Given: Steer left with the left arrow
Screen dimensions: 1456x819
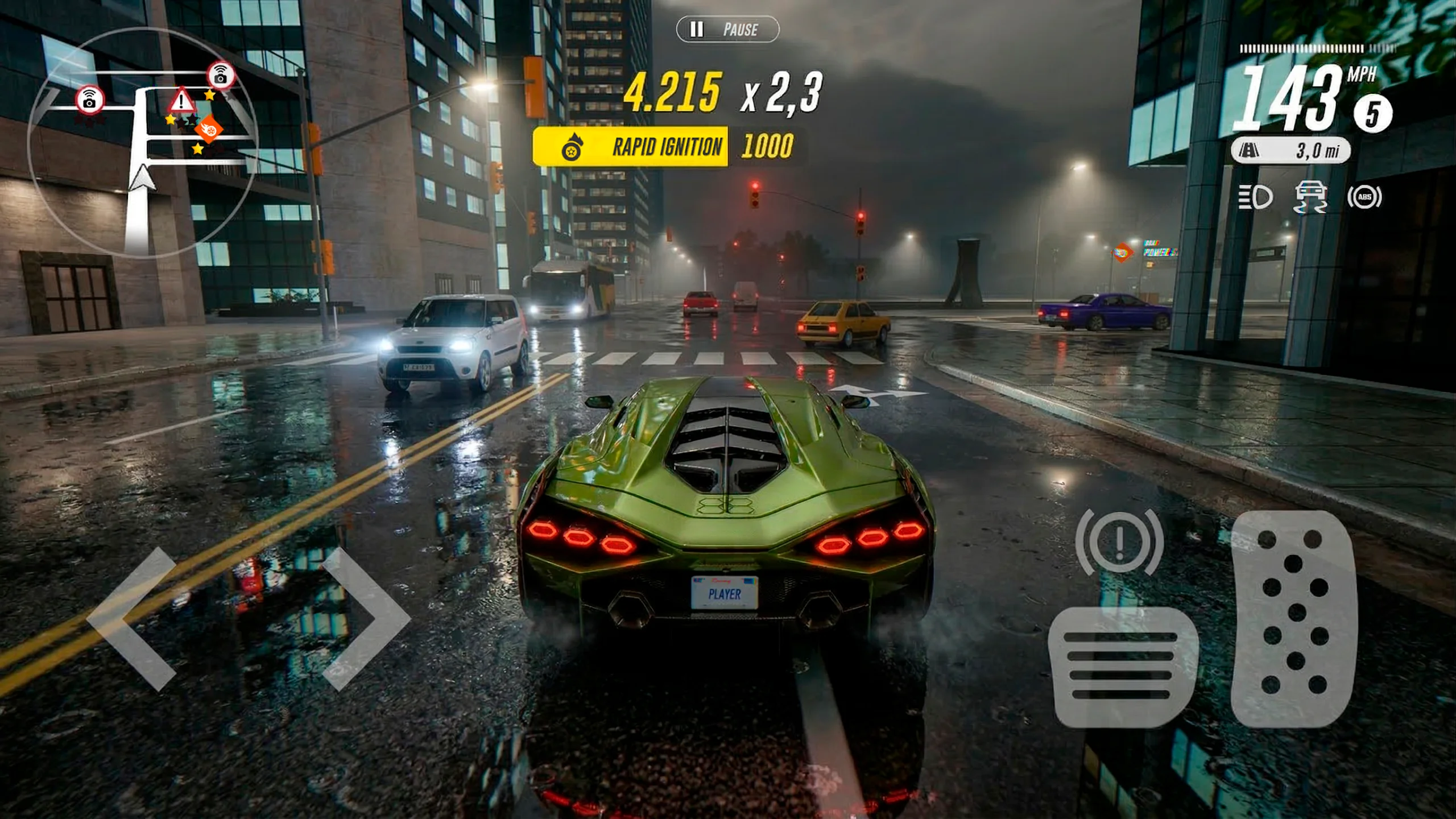Looking at the screenshot, I should [132, 619].
